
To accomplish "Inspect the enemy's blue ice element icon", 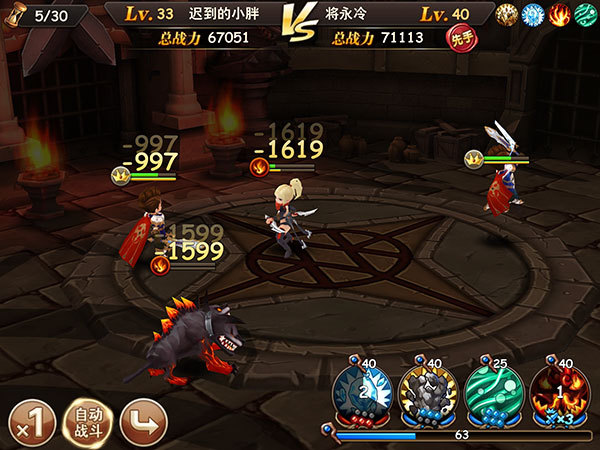I will [x=533, y=15].
